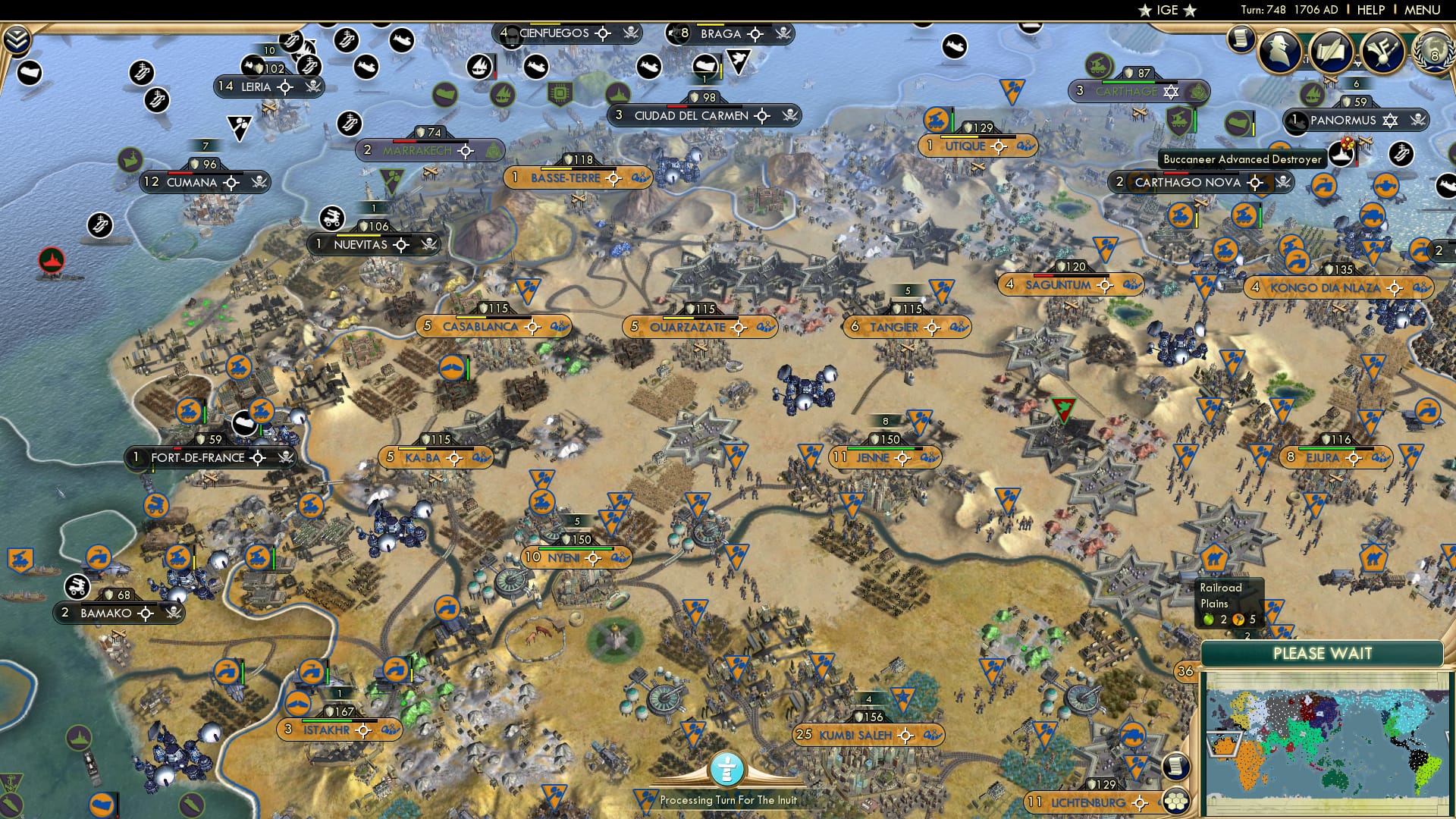
Task: Open the HELP screen
Action: 1370,10
